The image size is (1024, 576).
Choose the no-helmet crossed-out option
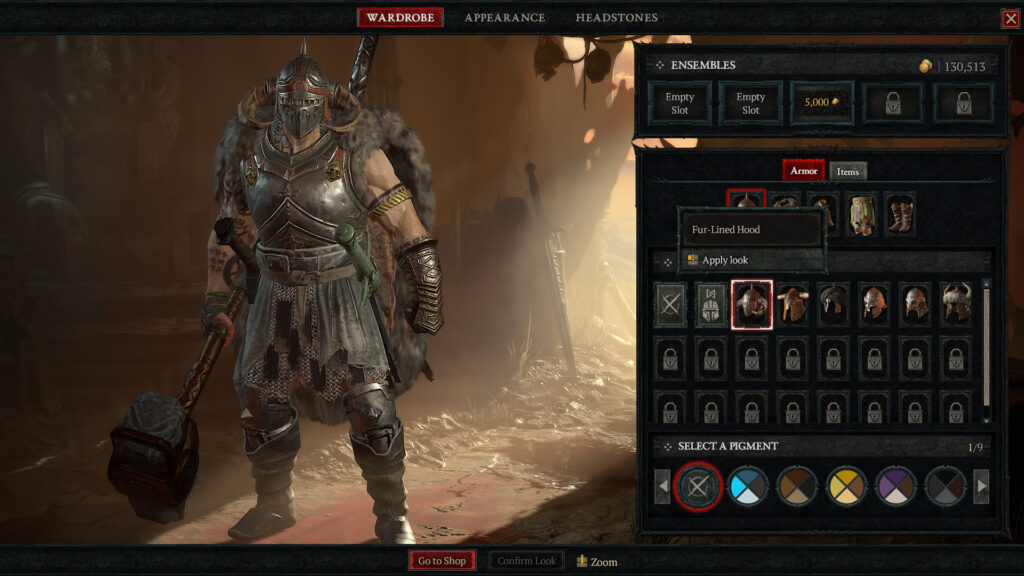pyautogui.click(x=669, y=304)
